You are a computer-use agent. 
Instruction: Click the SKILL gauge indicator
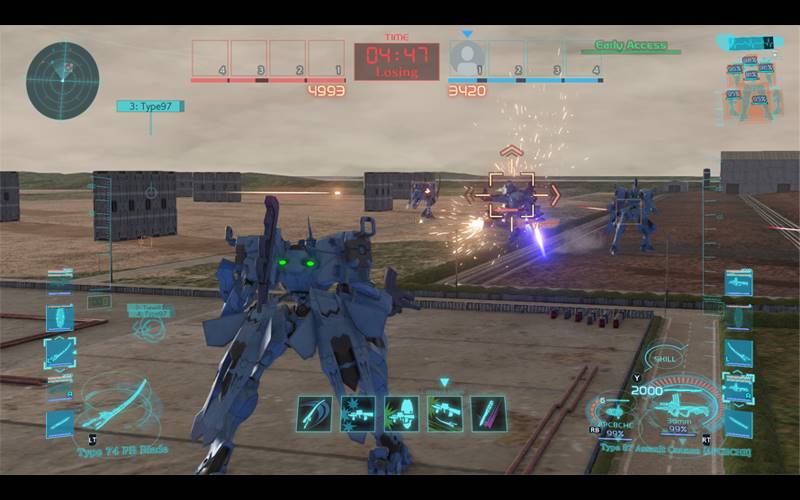click(x=664, y=358)
